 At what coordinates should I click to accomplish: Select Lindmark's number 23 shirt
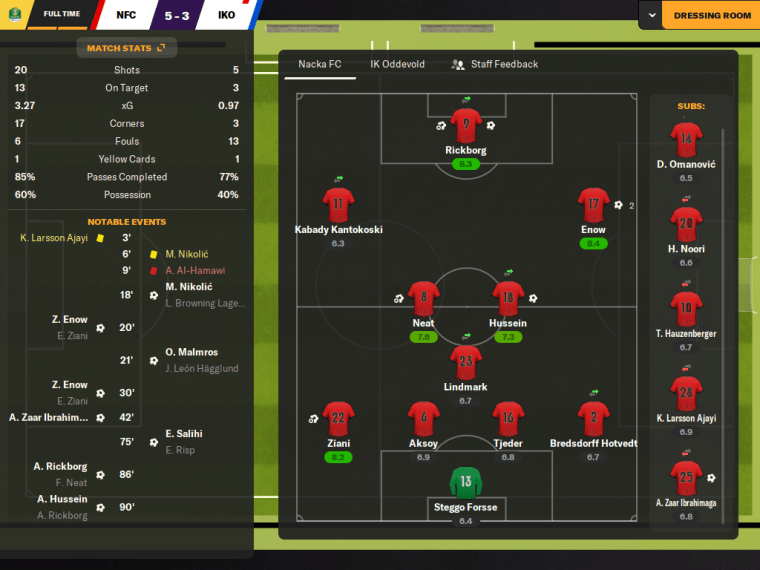(466, 361)
